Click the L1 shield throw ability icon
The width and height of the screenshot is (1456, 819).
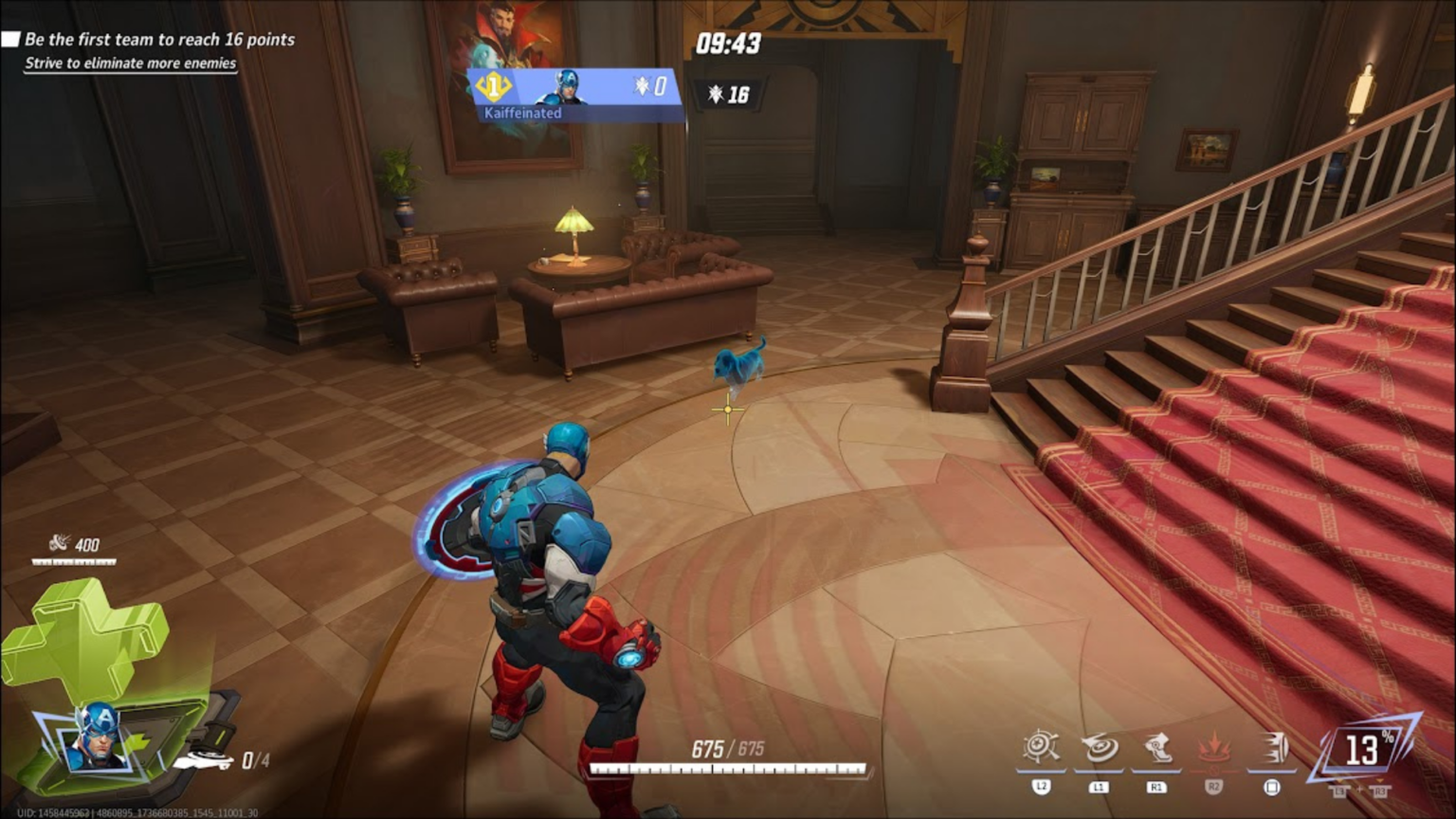tap(1099, 748)
